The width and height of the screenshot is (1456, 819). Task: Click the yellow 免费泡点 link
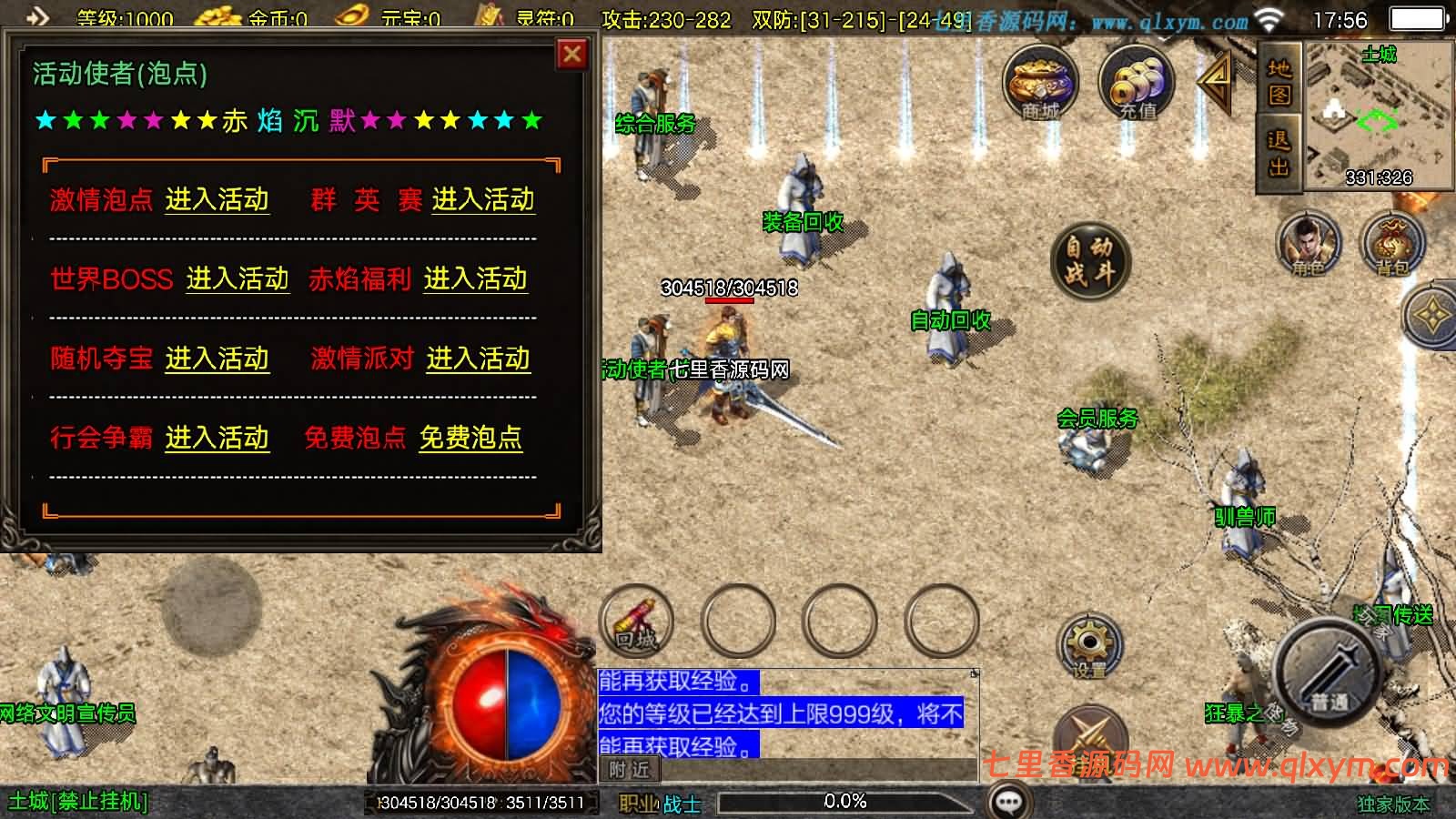(470, 439)
